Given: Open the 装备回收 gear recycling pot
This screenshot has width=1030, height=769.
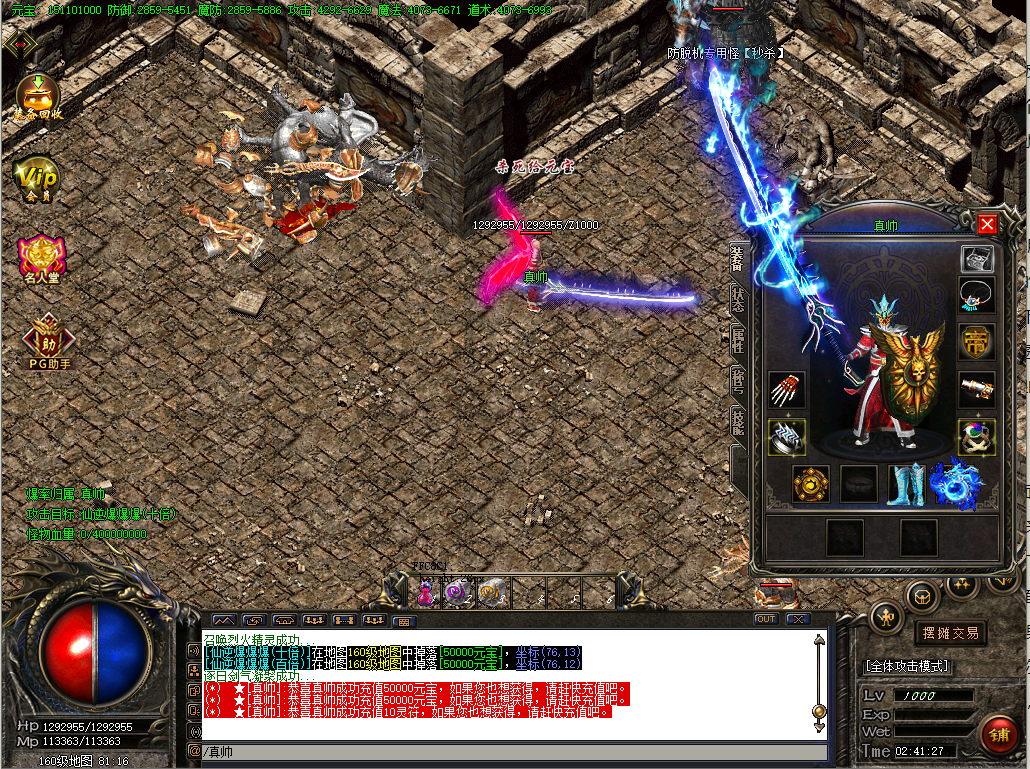Looking at the screenshot, I should (x=38, y=96).
